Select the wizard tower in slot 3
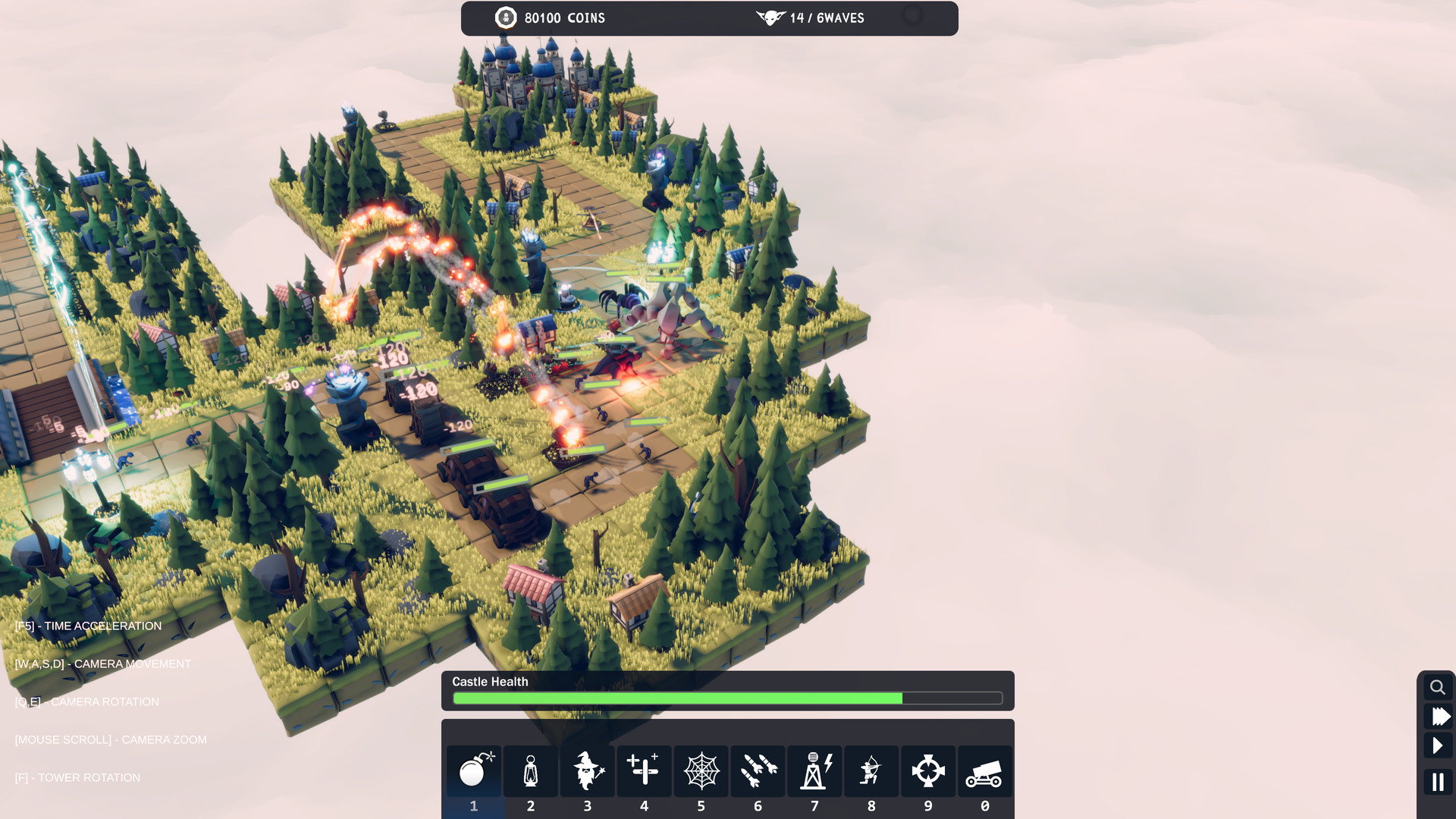 coord(587,771)
